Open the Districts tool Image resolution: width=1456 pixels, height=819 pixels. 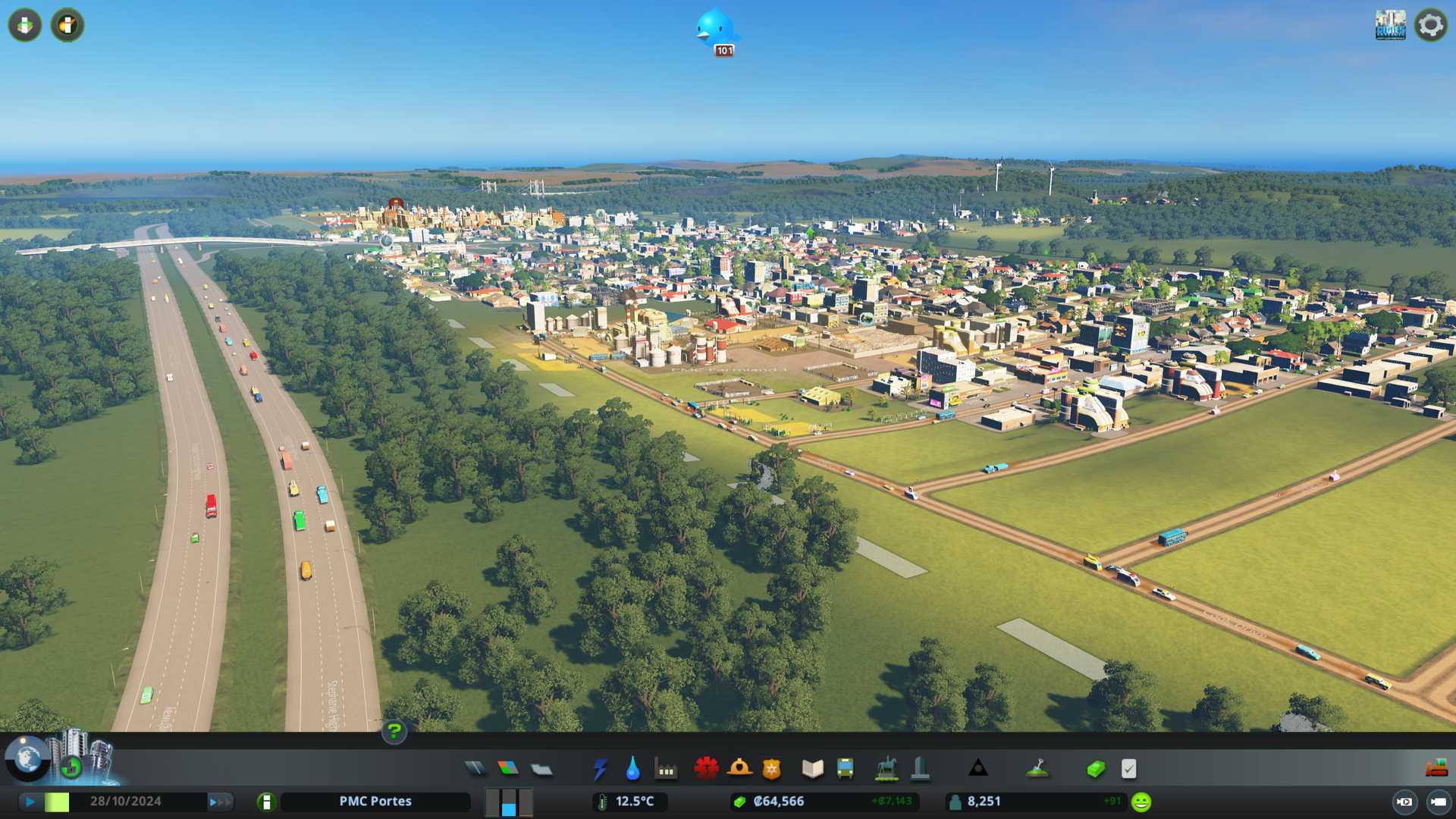point(541,770)
